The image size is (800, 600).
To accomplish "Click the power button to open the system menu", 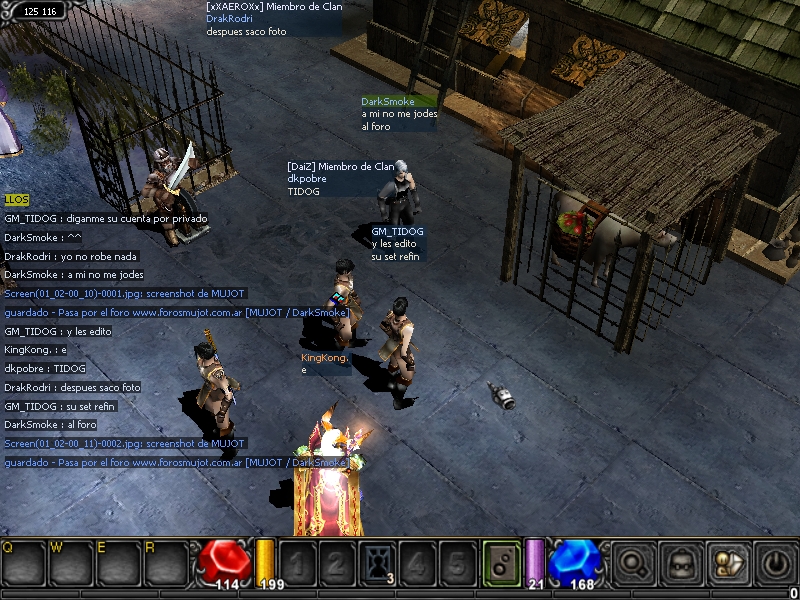I will point(775,563).
